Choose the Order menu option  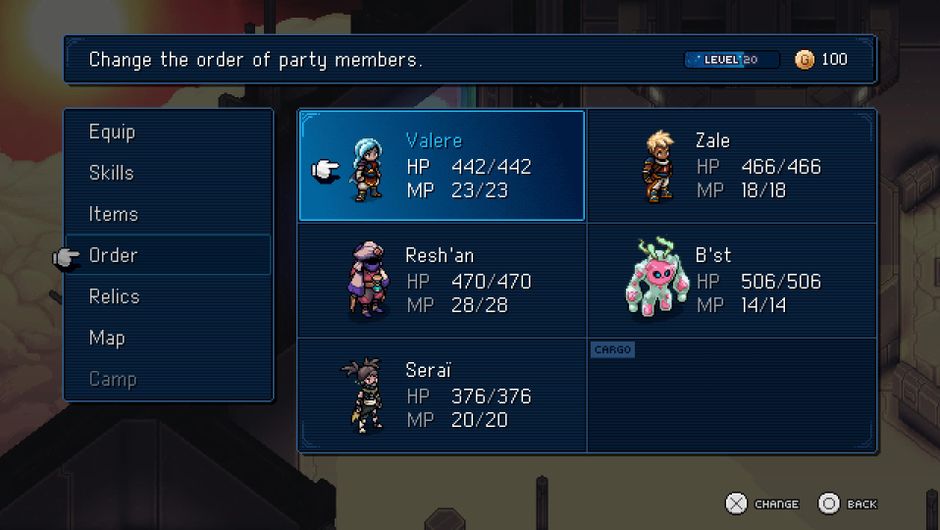113,255
